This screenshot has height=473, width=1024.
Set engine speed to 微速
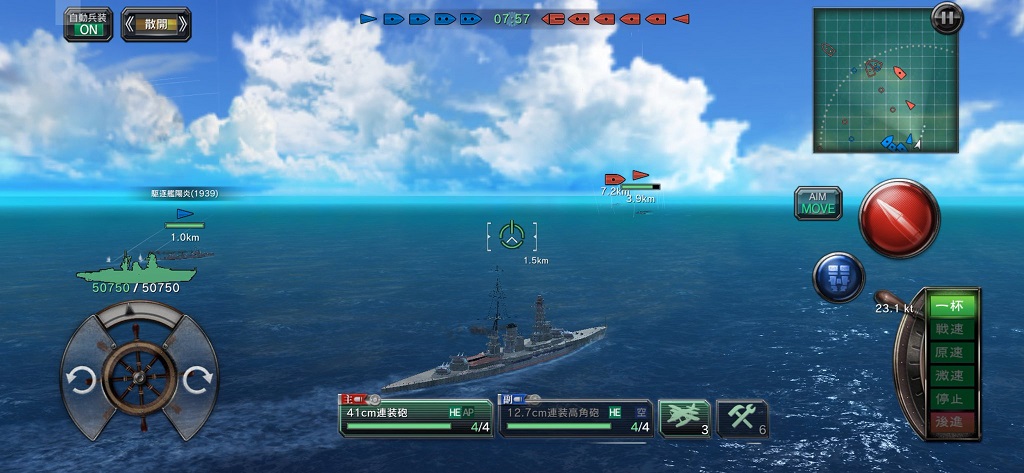tap(949, 376)
